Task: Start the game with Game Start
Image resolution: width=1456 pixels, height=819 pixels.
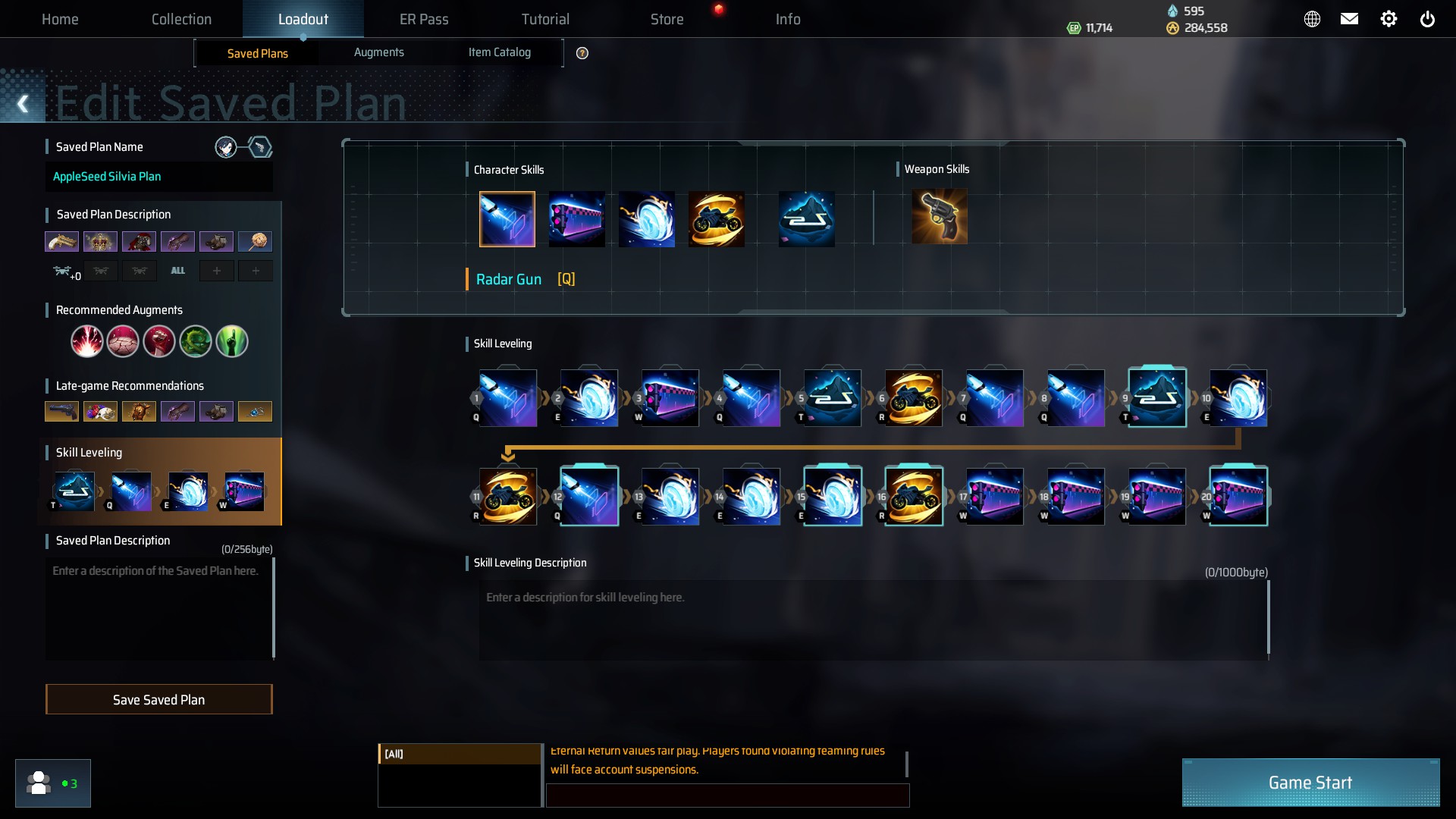Action: point(1310,782)
